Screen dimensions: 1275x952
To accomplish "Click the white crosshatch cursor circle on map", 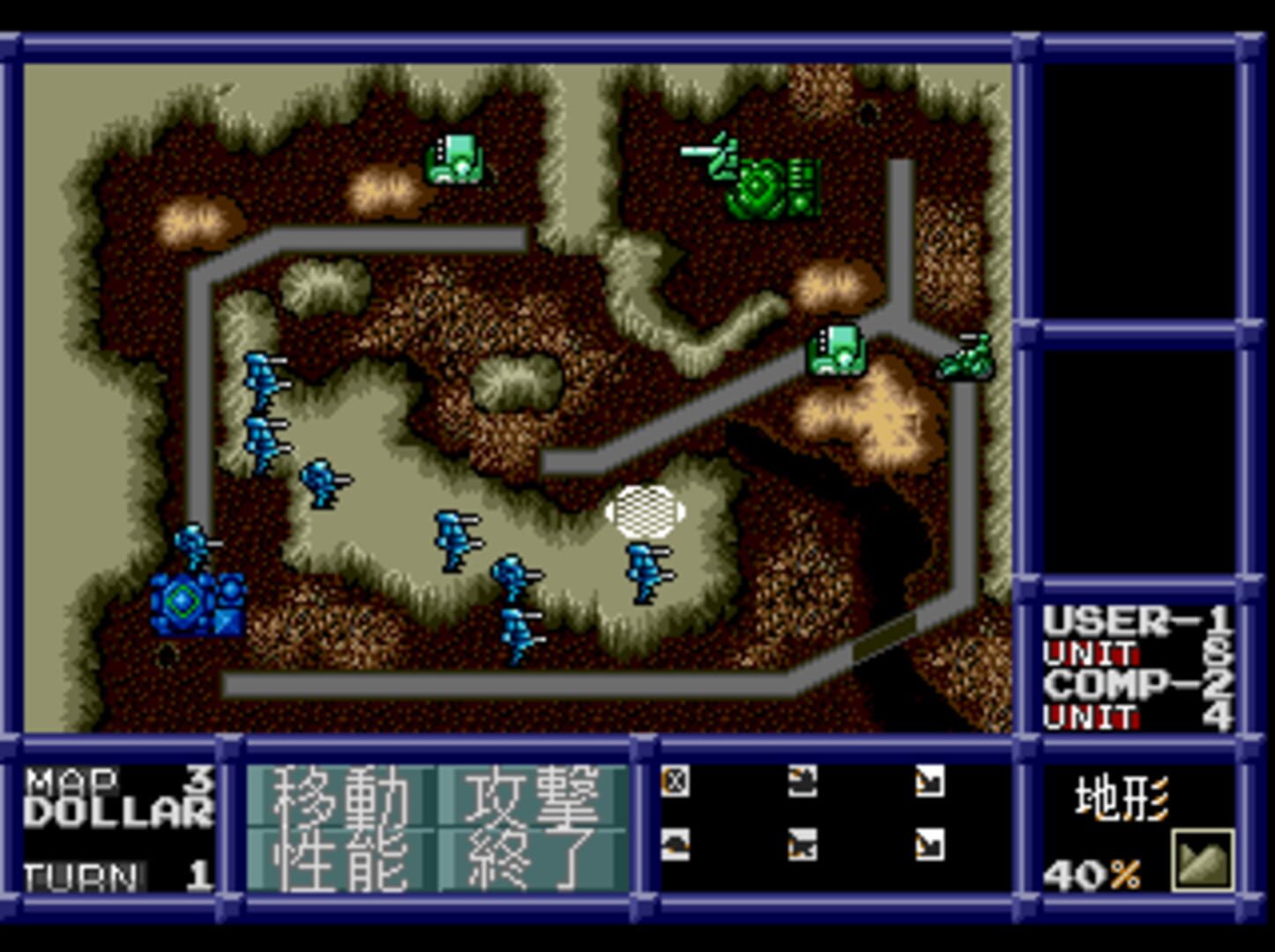I will click(647, 511).
